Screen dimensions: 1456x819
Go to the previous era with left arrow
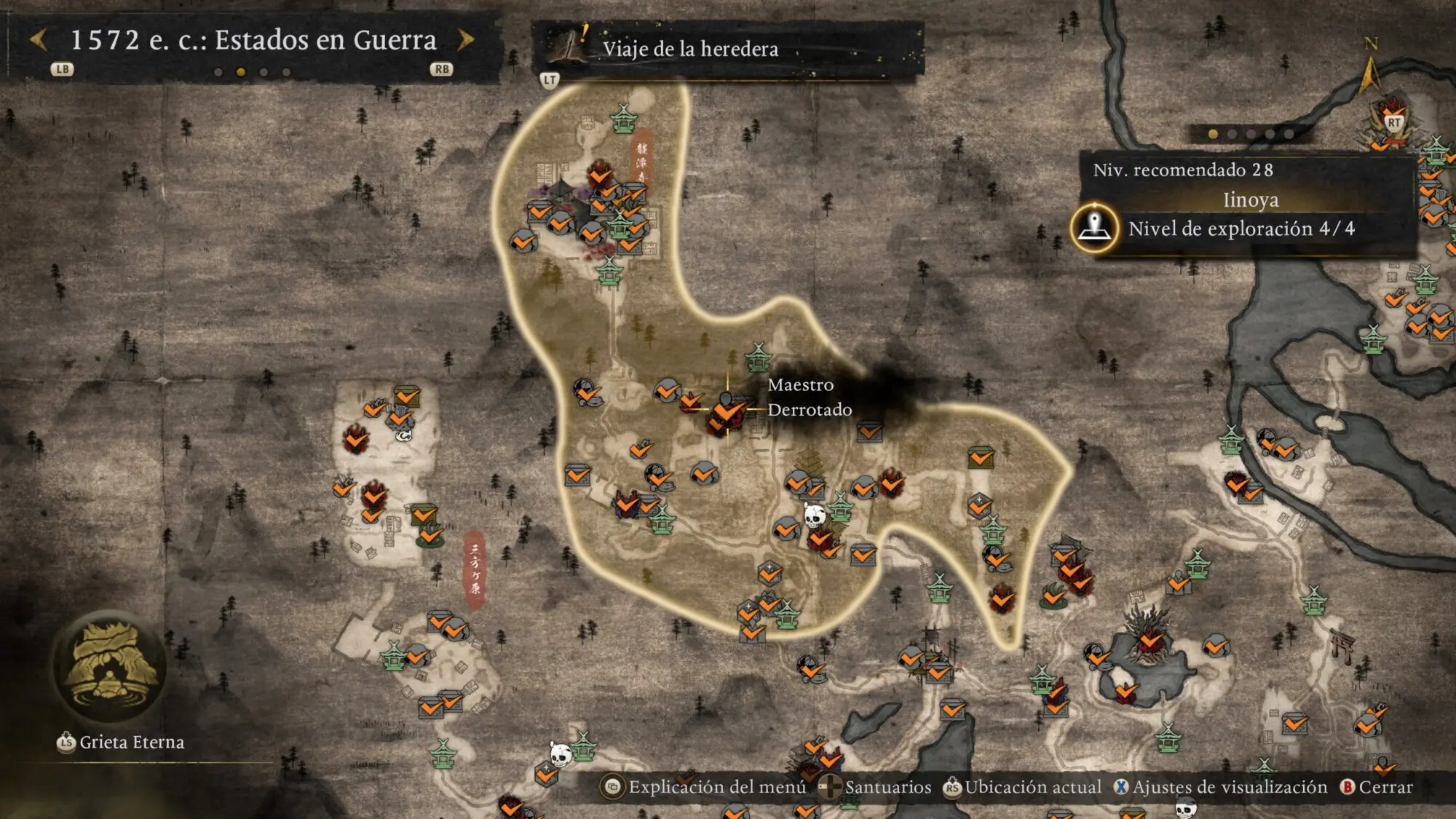(x=39, y=40)
